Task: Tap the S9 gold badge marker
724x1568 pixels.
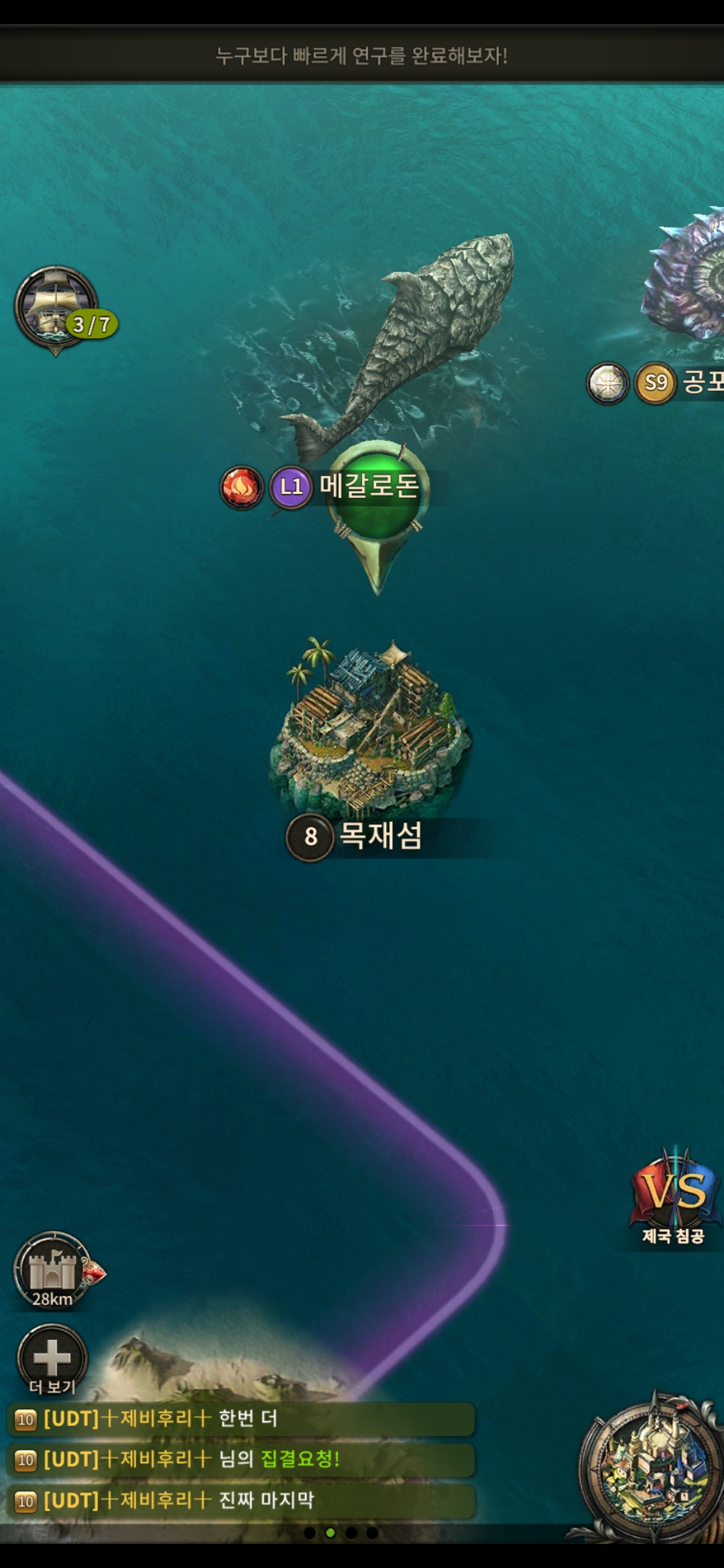Action: [x=655, y=383]
